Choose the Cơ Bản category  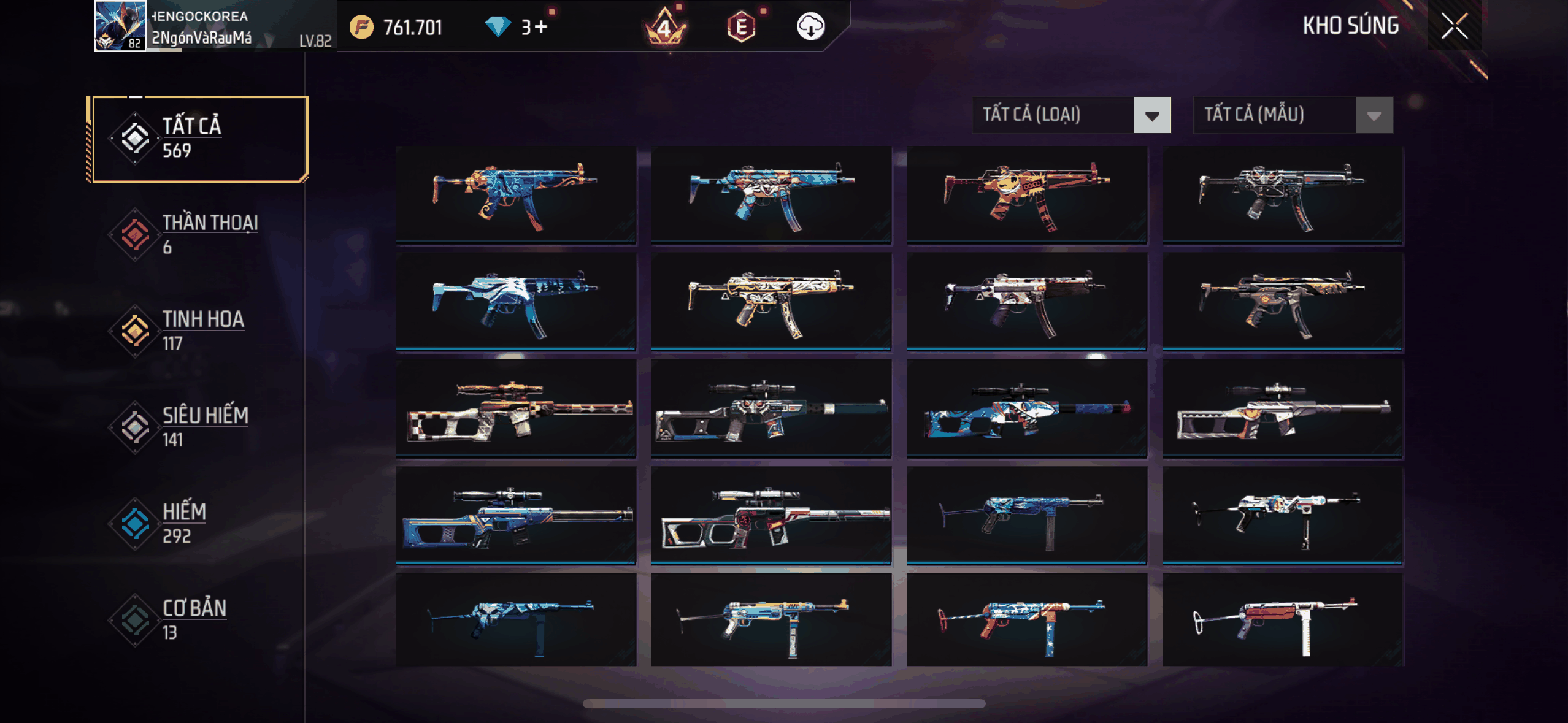(x=199, y=619)
